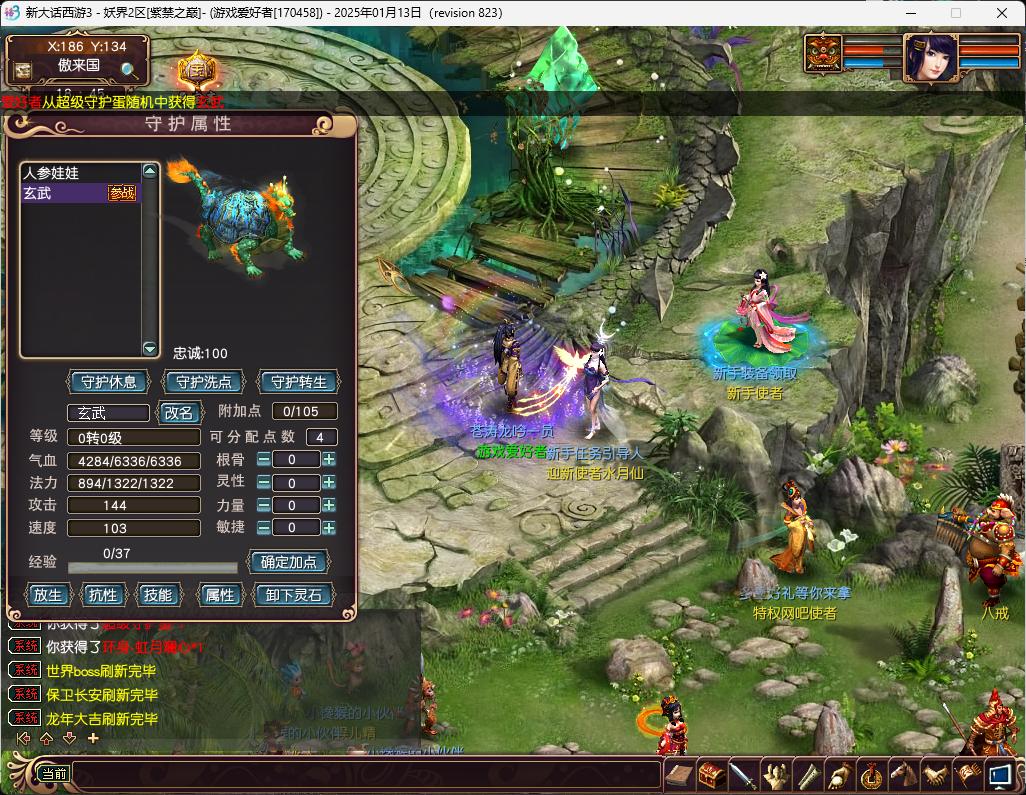Show the guardian's 抗性 resistances

pyautogui.click(x=103, y=595)
